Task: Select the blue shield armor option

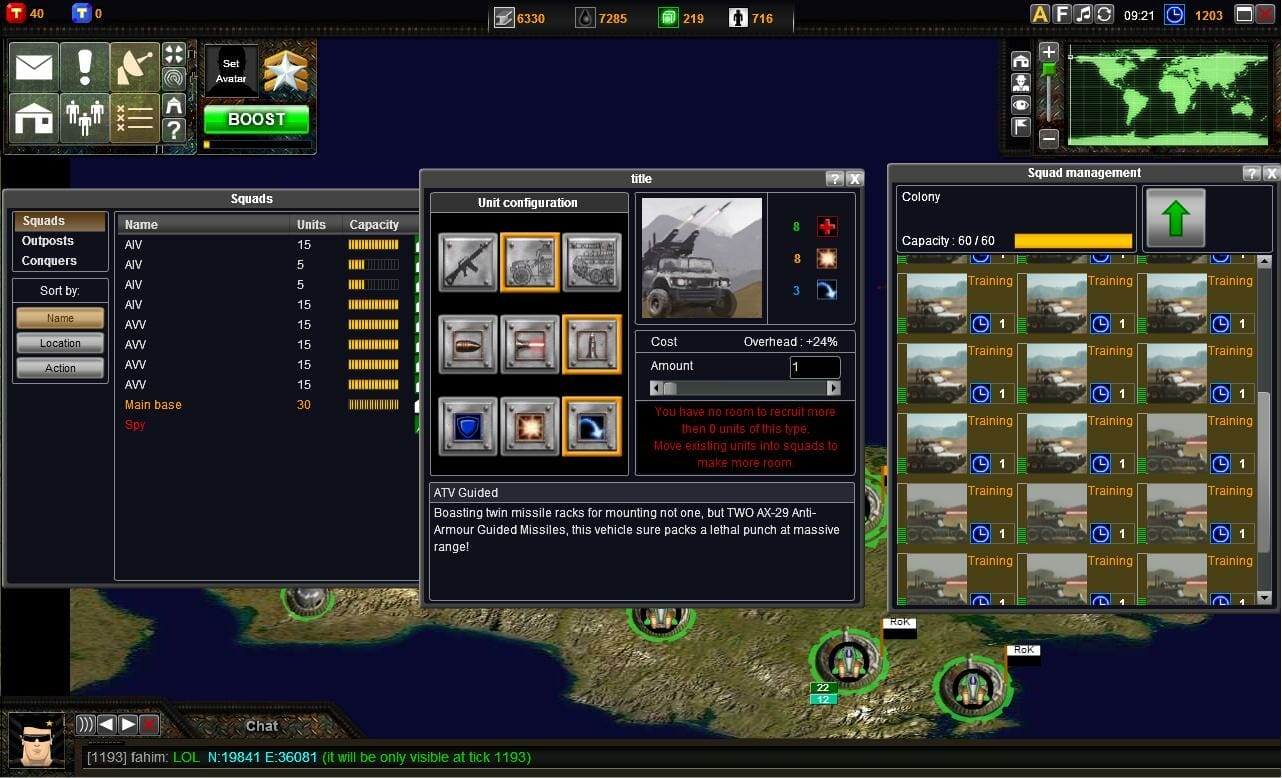Action: 467,426
